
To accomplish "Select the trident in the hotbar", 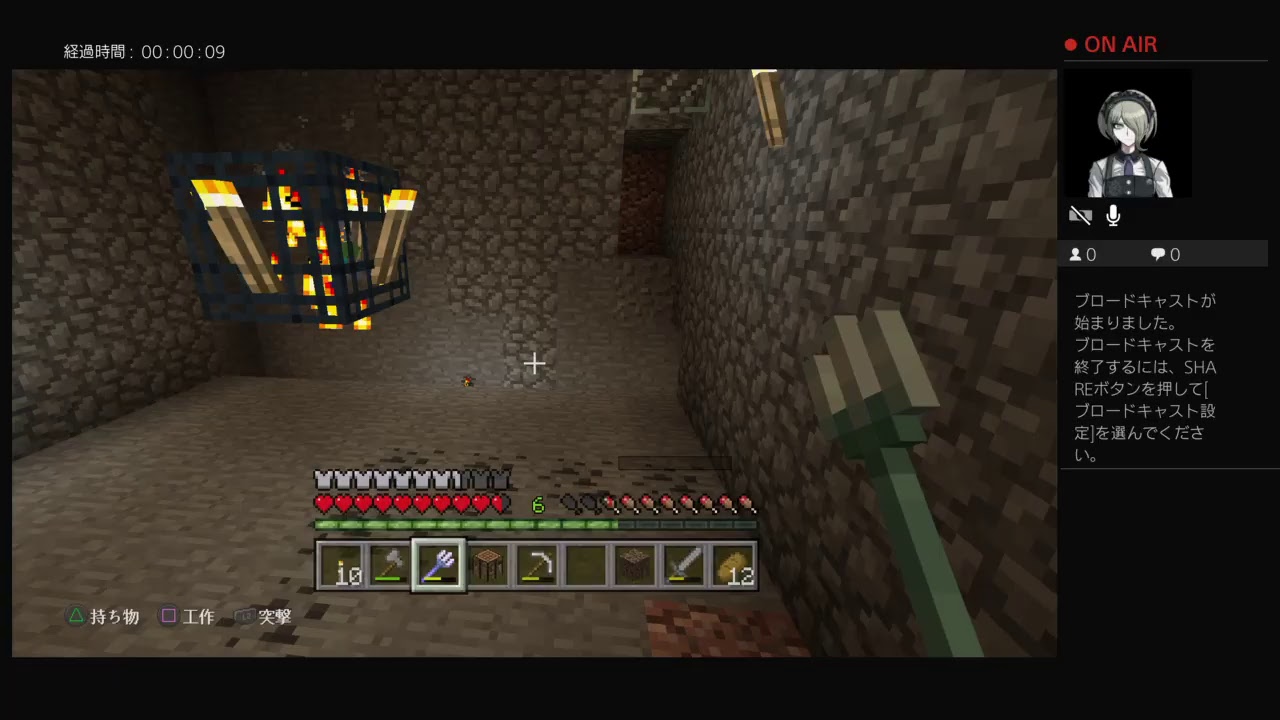I will [439, 565].
